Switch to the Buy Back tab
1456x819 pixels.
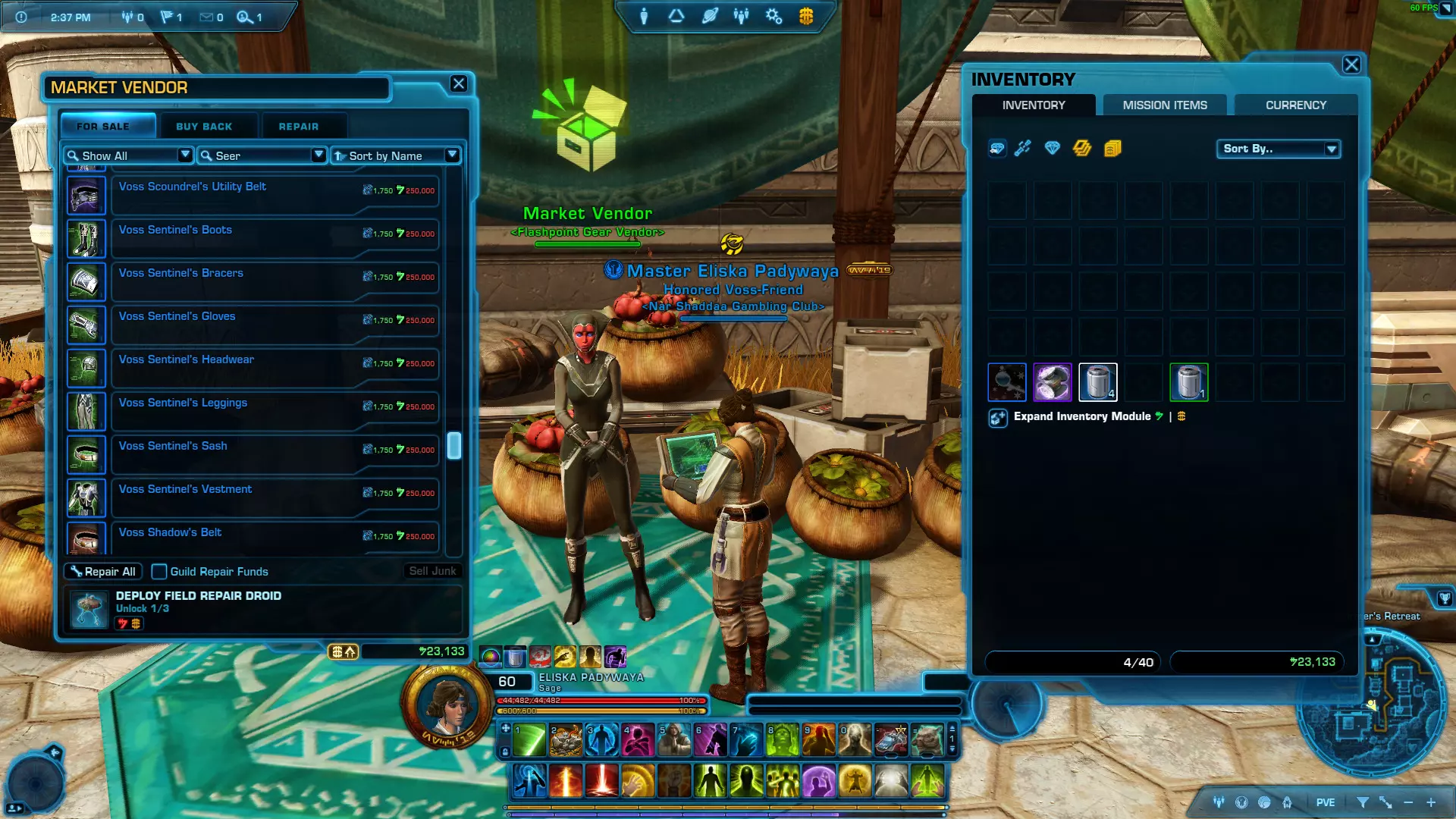tap(204, 127)
